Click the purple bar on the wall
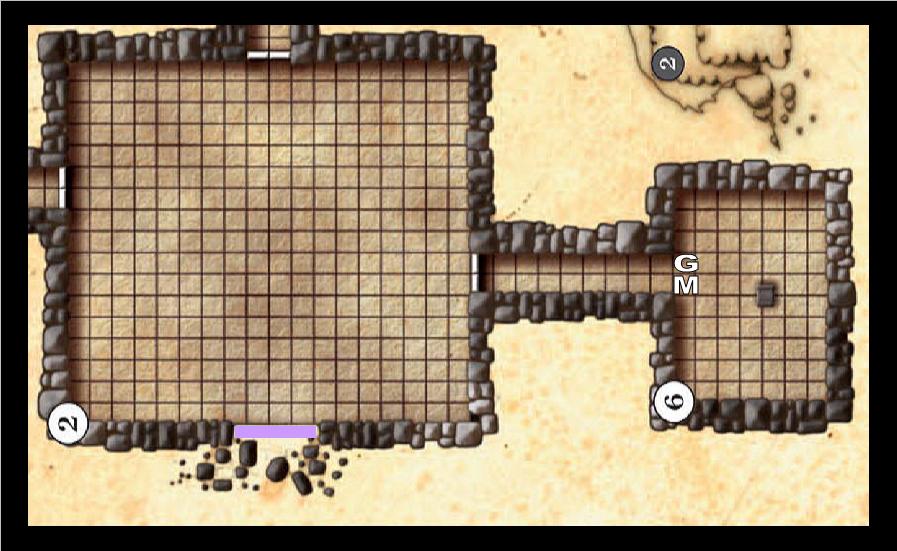 pyautogui.click(x=276, y=431)
